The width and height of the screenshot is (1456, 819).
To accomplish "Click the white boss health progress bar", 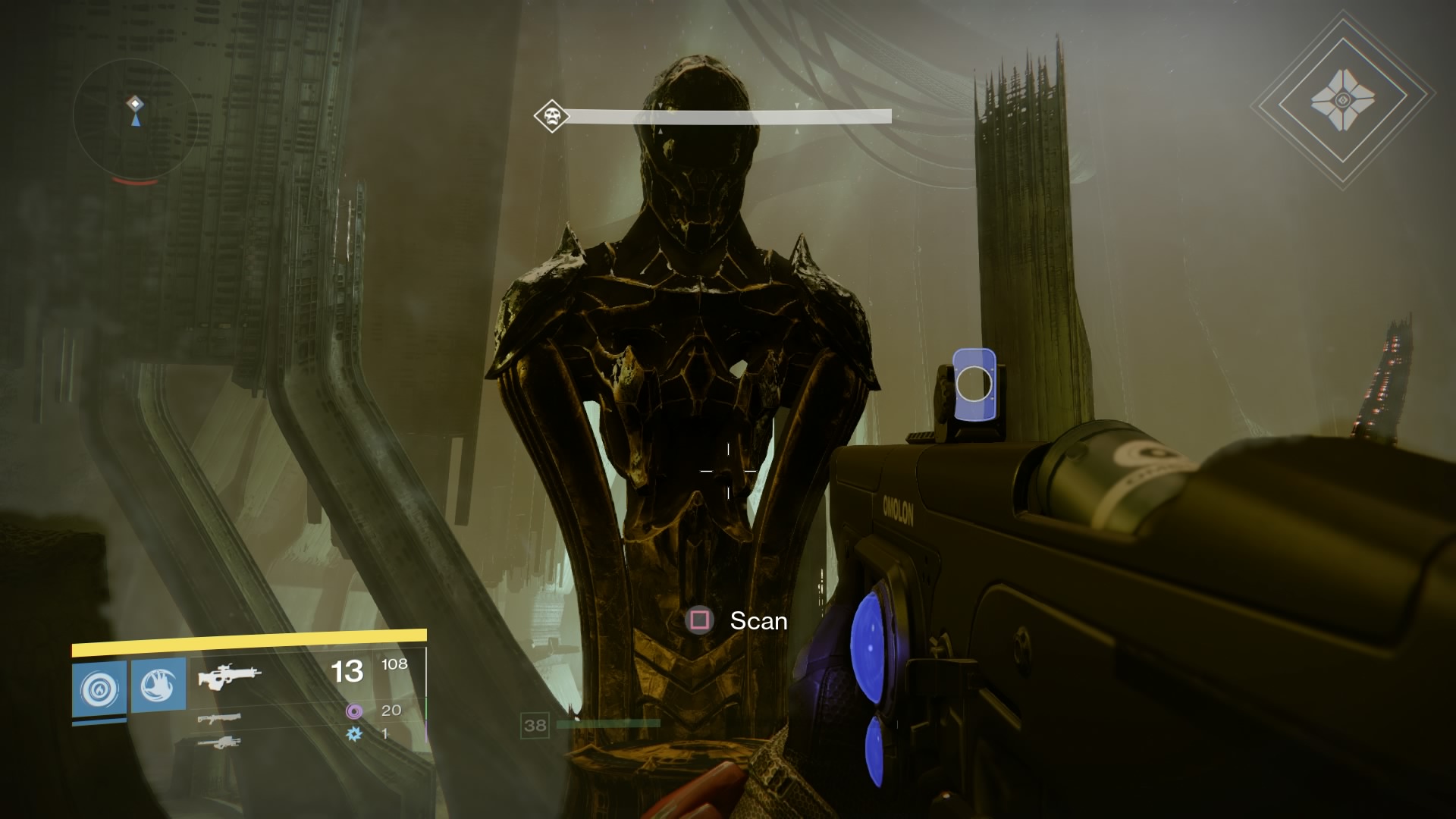I will point(728,115).
